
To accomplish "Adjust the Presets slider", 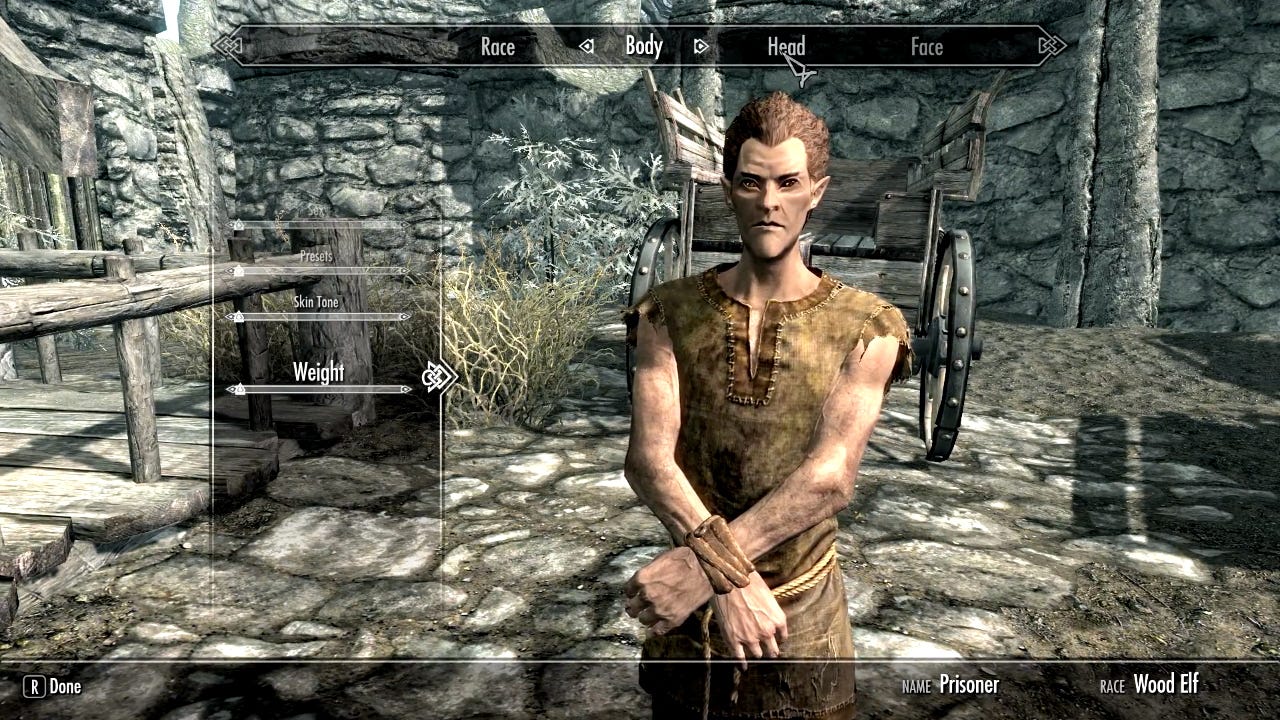I will 320,271.
